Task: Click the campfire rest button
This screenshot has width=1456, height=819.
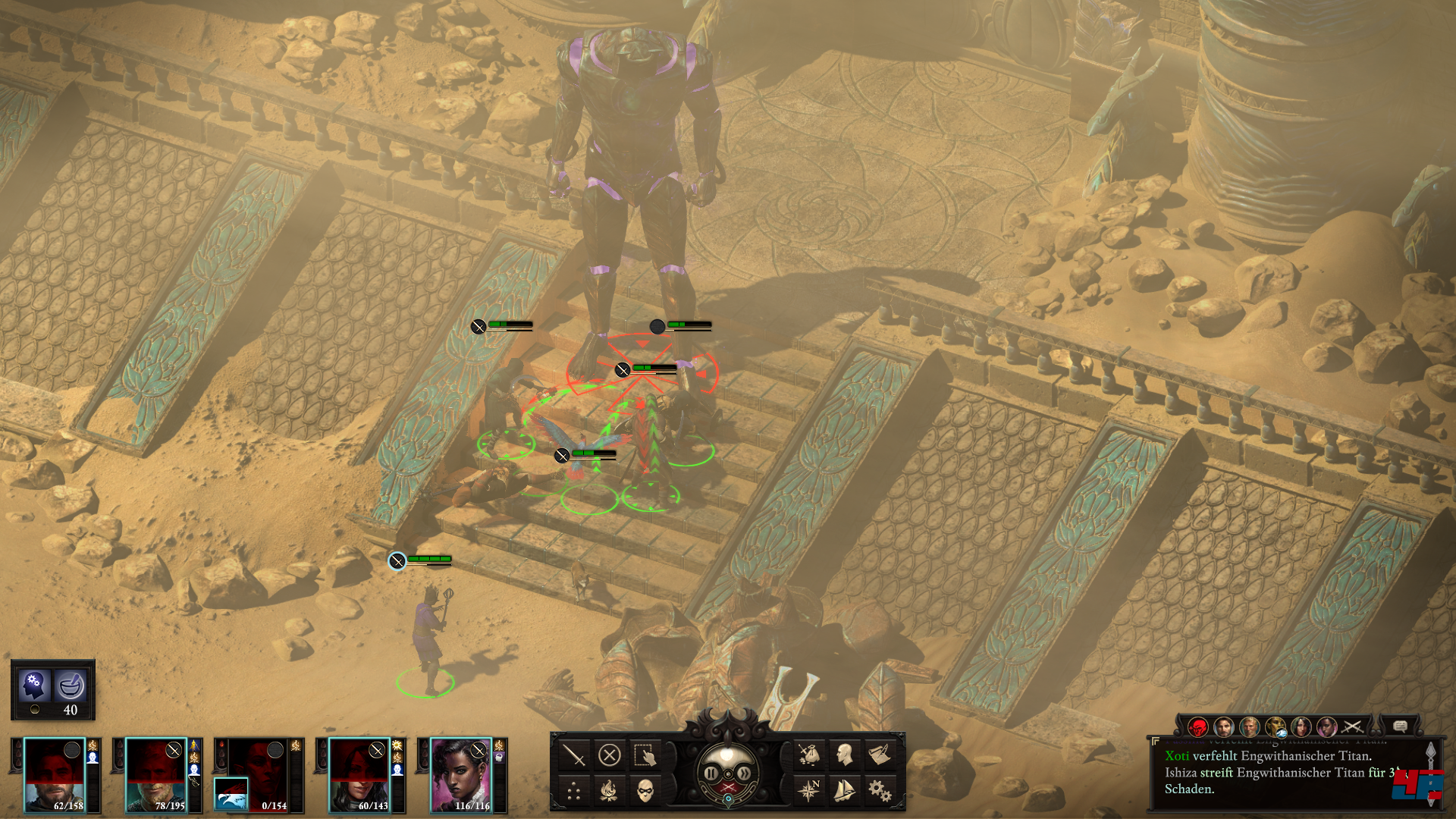Action: tap(610, 792)
